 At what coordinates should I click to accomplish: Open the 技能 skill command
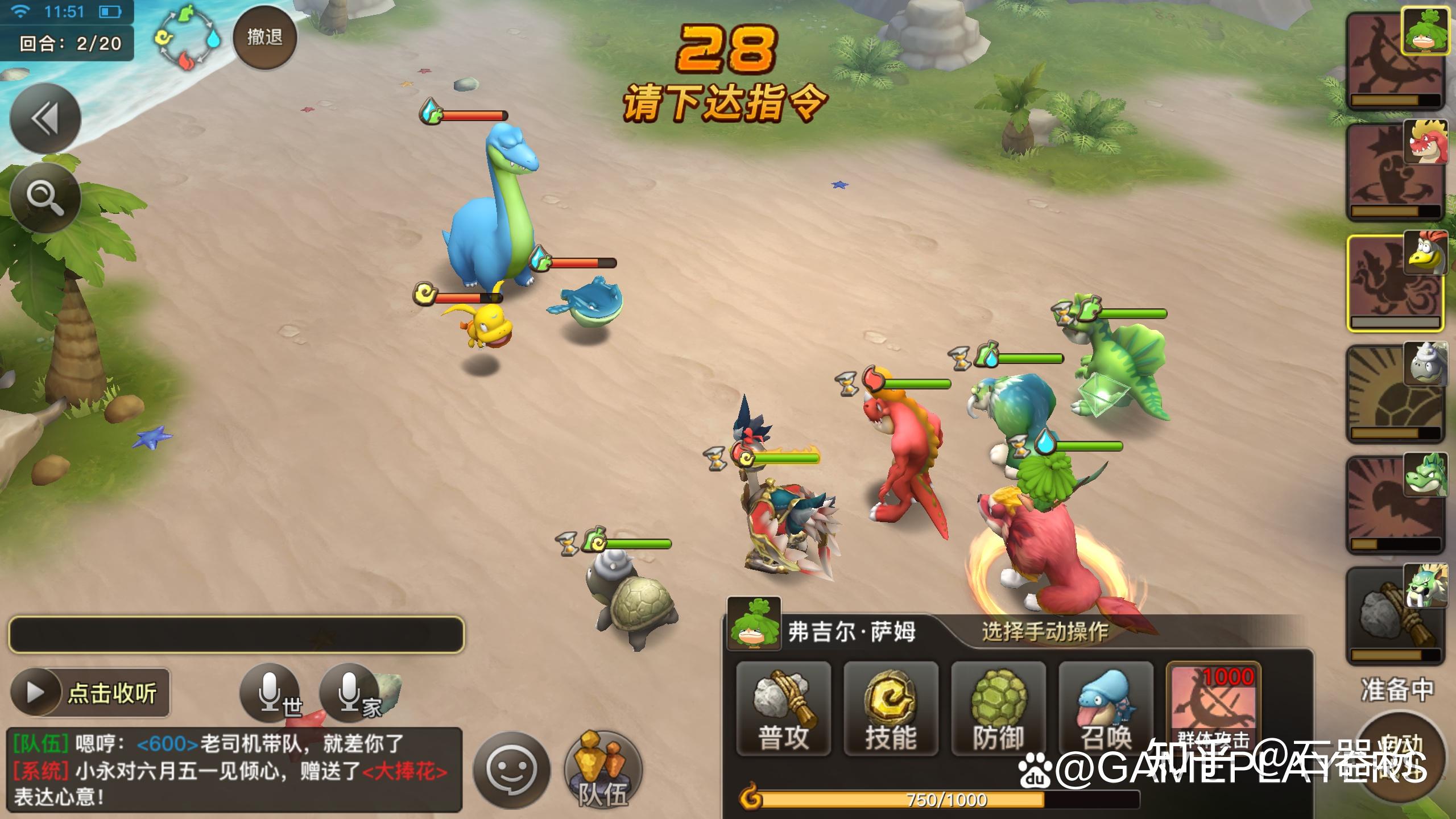tap(891, 708)
